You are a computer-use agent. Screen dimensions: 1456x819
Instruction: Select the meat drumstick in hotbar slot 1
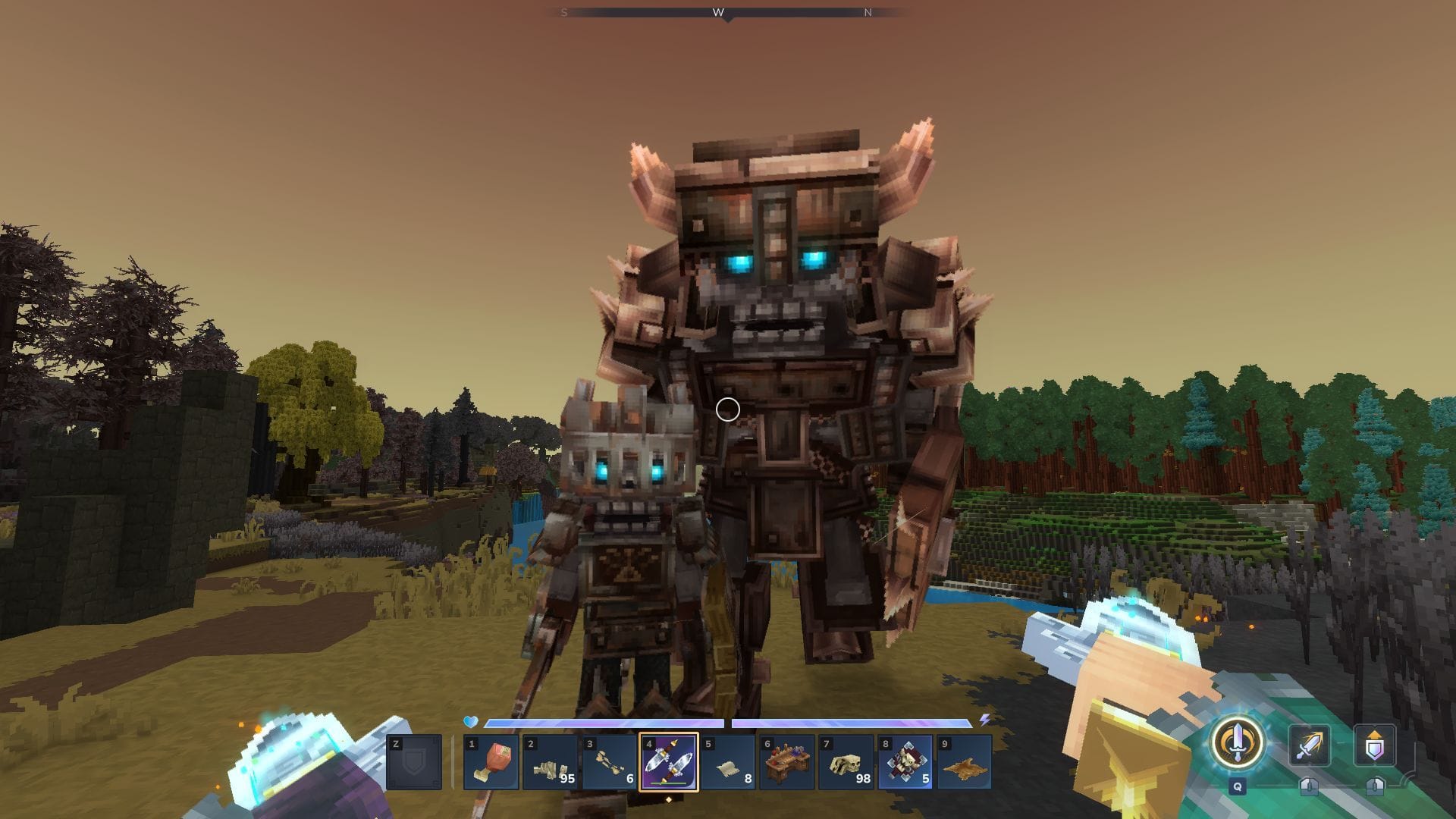[491, 761]
